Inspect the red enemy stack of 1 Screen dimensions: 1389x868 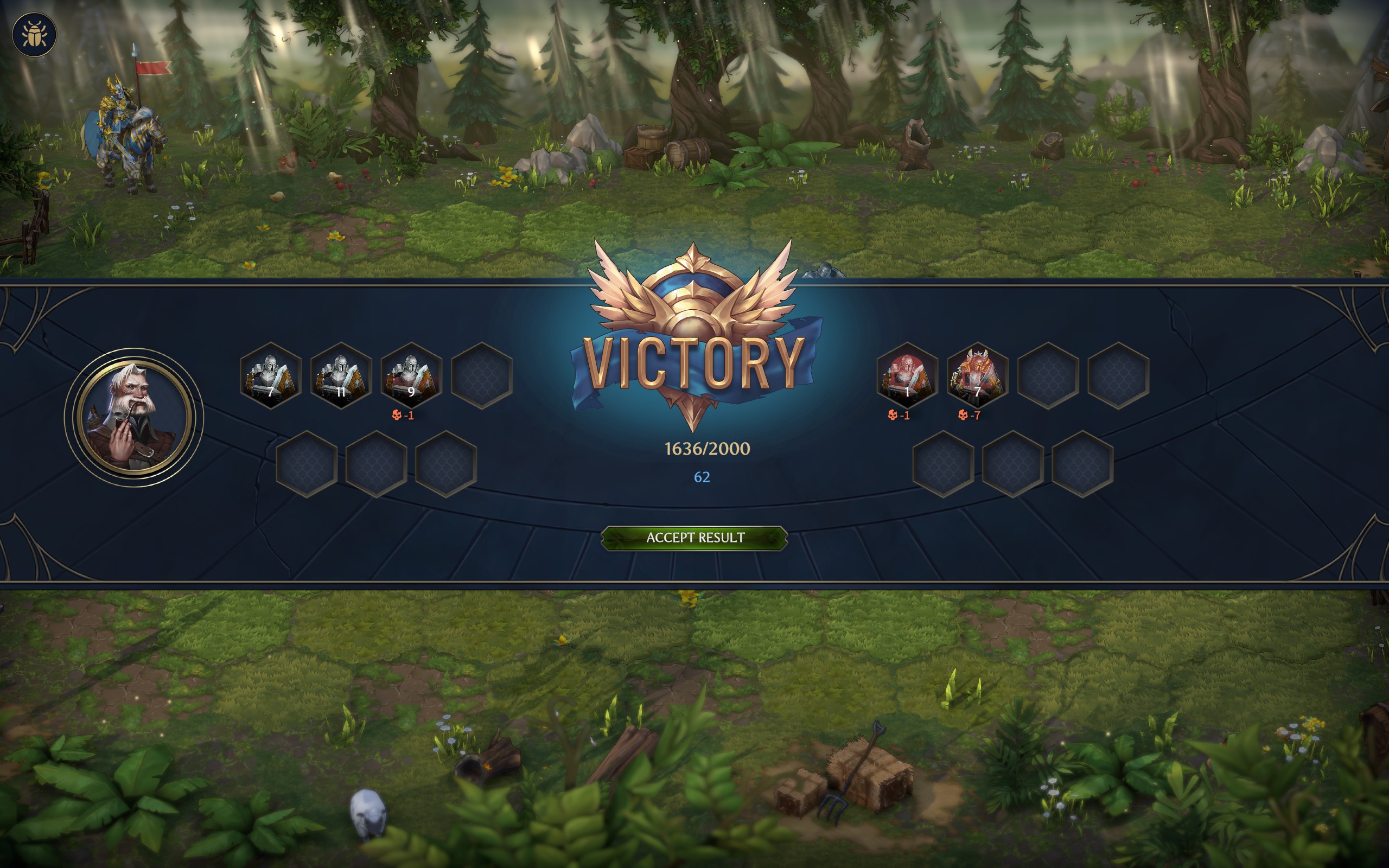pyautogui.click(x=907, y=376)
